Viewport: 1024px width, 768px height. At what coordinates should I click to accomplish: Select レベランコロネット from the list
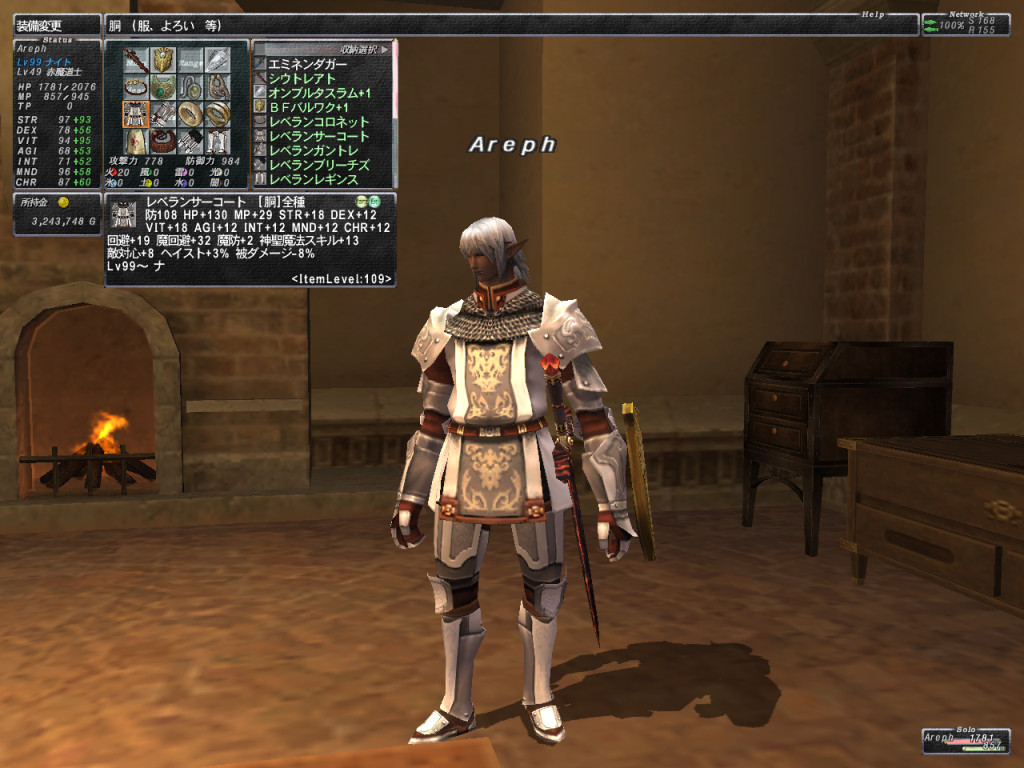(x=320, y=122)
